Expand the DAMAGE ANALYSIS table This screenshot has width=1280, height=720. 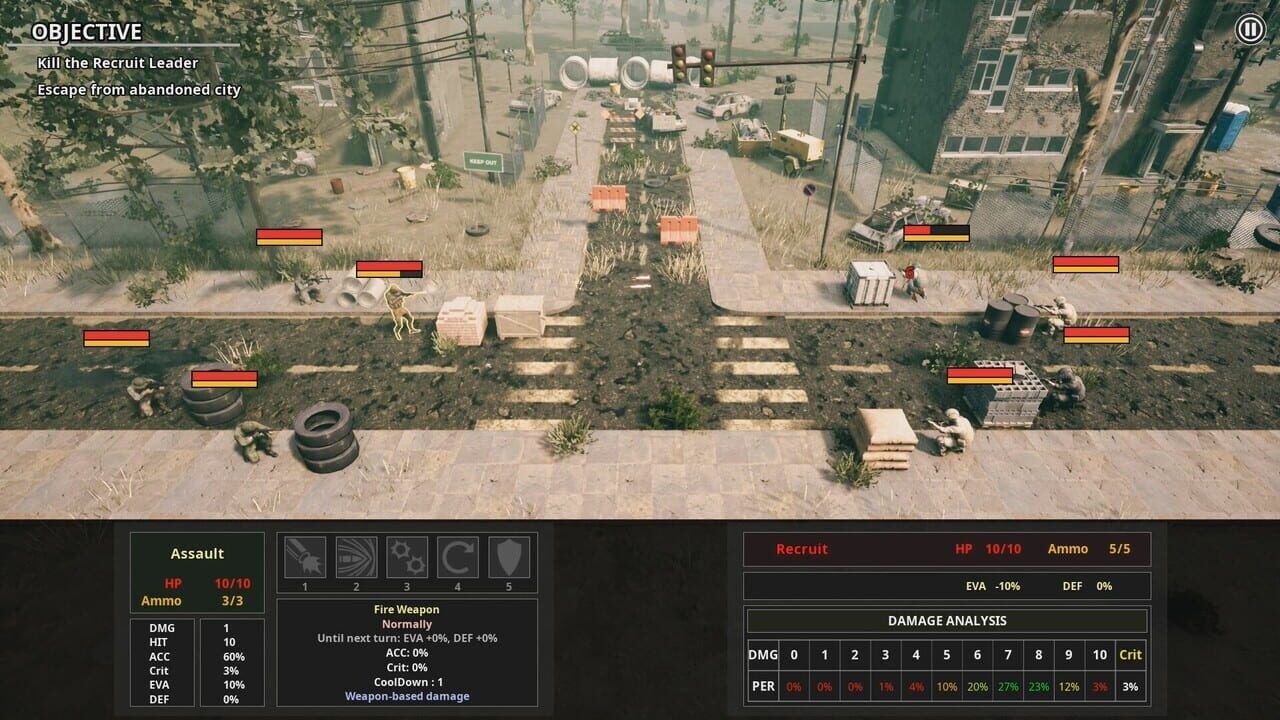[x=946, y=620]
